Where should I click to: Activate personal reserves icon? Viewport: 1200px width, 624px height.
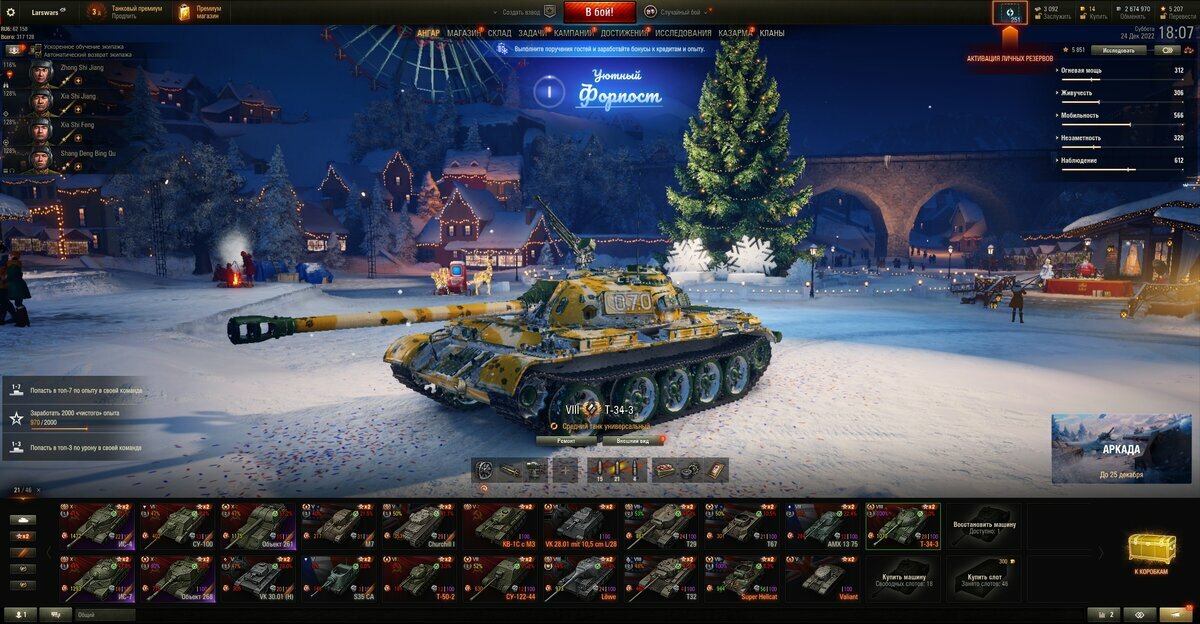coord(1010,13)
